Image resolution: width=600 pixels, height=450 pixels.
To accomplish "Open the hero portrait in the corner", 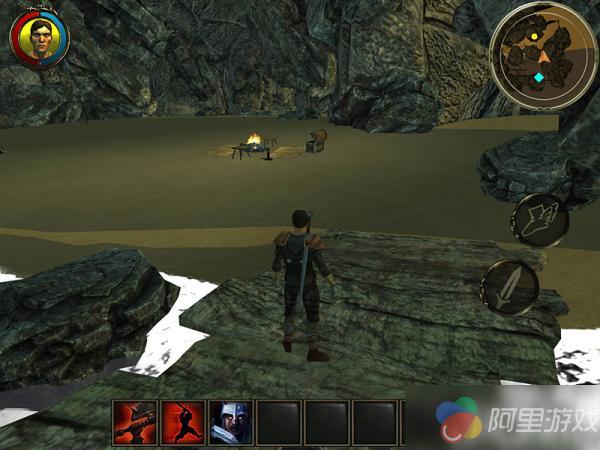I will click(x=39, y=40).
